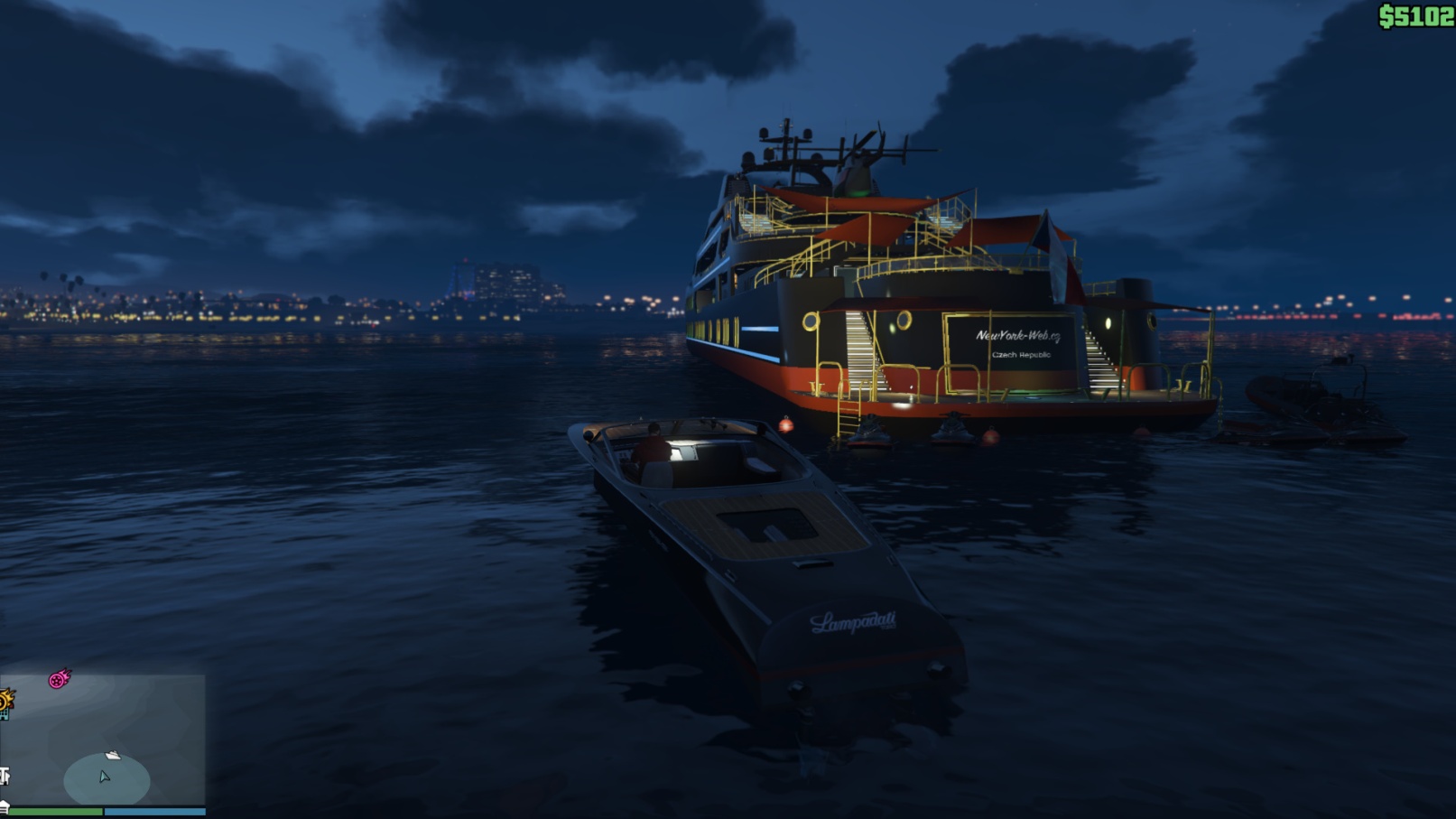Click the player arrow marker on the minimap
Image resolution: width=1456 pixels, height=819 pixels.
(105, 777)
